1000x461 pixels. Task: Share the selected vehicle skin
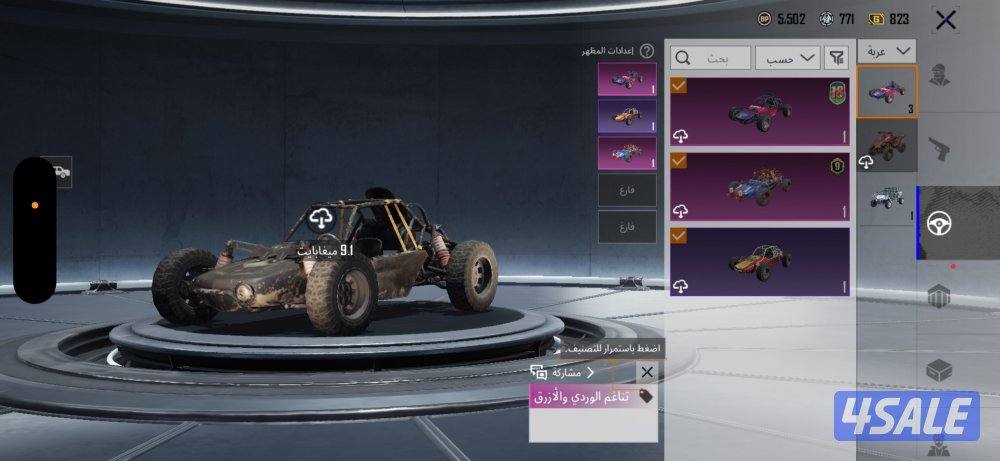click(x=562, y=372)
